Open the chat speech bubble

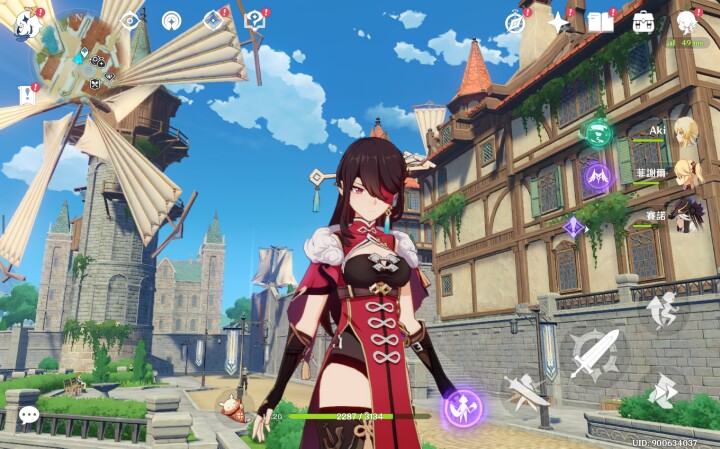(x=29, y=414)
